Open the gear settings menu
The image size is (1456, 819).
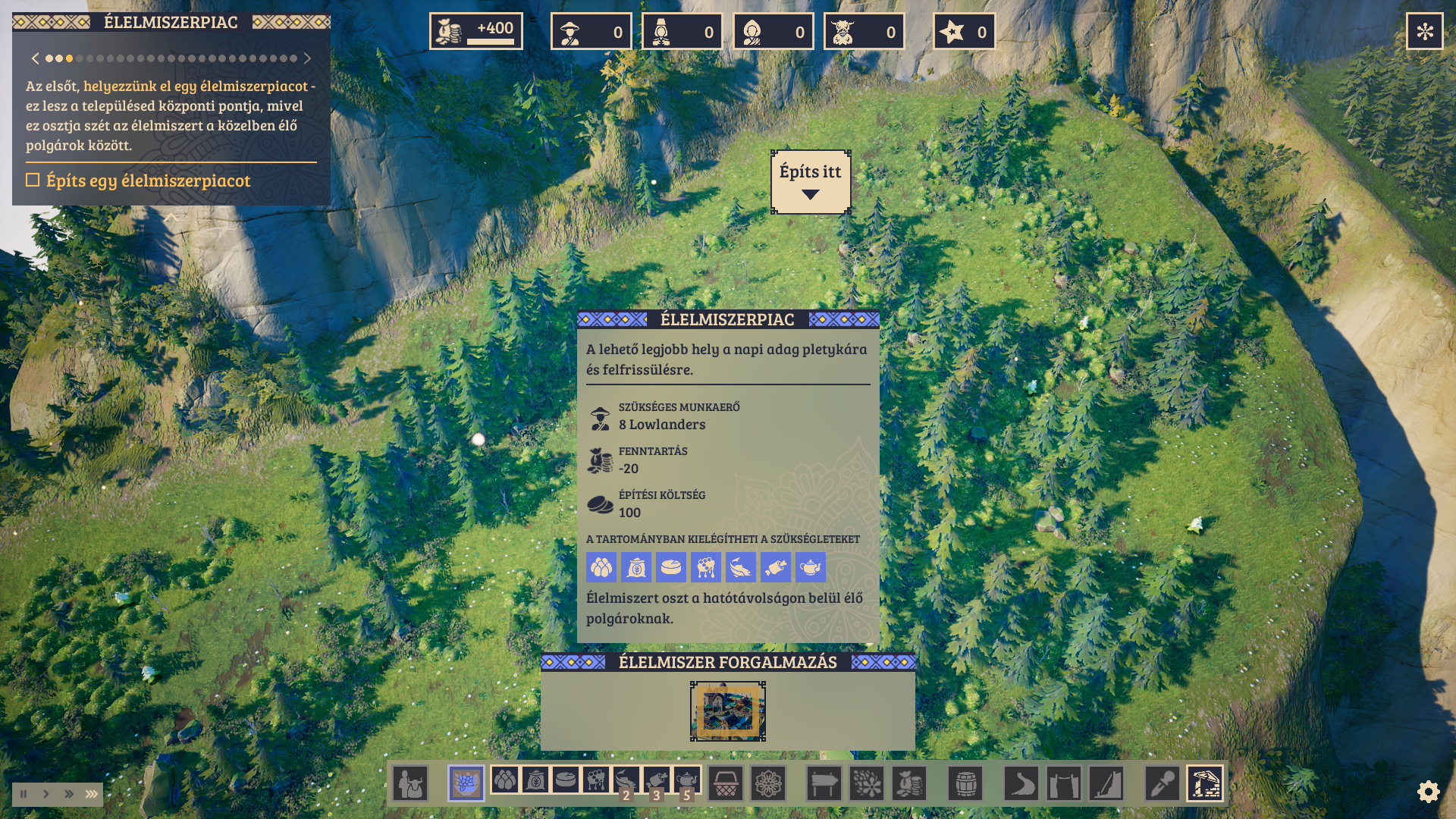(1428, 792)
